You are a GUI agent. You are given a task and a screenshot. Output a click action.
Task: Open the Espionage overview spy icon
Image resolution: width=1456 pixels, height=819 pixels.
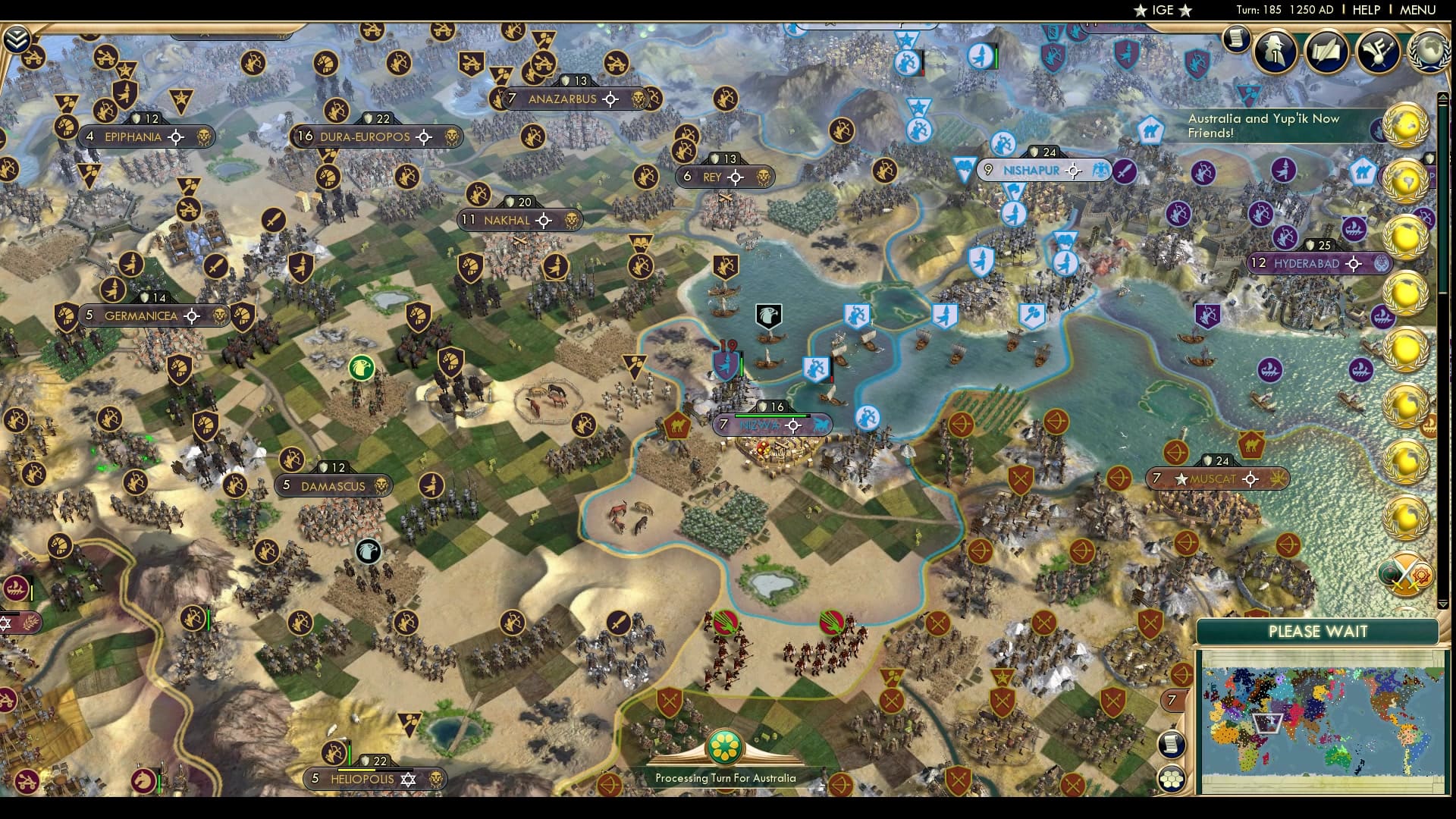coord(1274,51)
